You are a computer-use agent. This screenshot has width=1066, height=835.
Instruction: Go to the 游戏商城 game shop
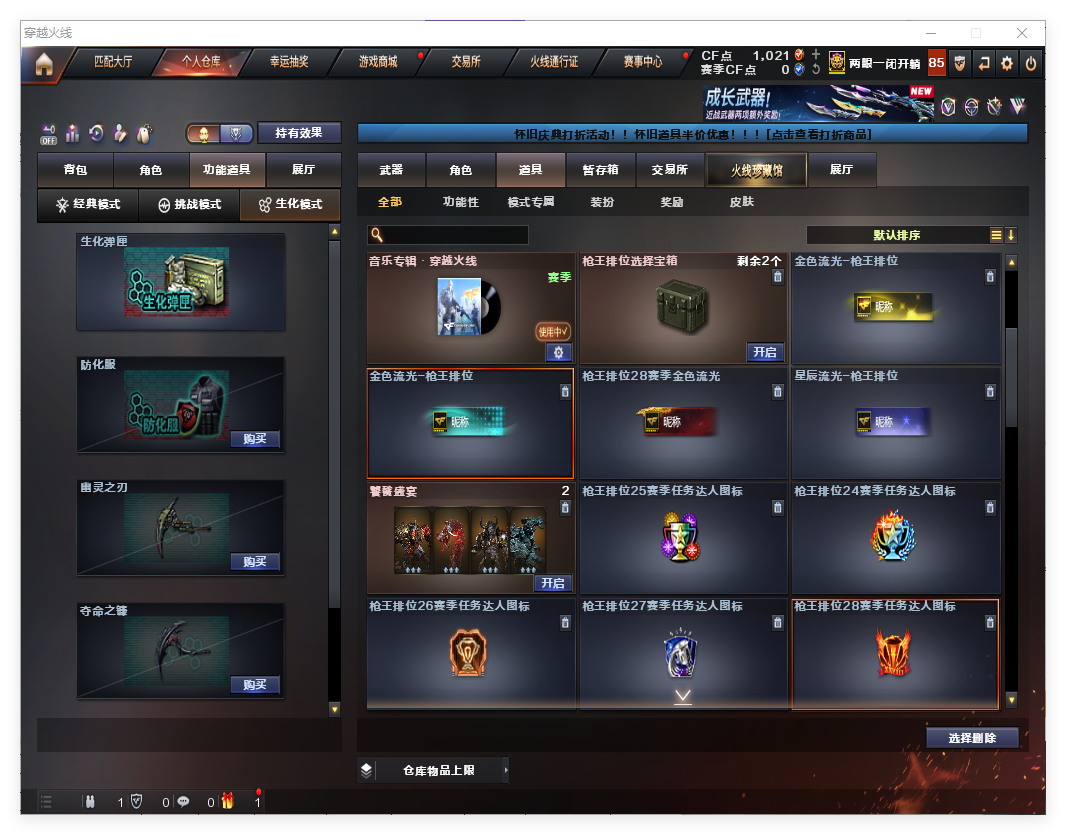coord(378,62)
